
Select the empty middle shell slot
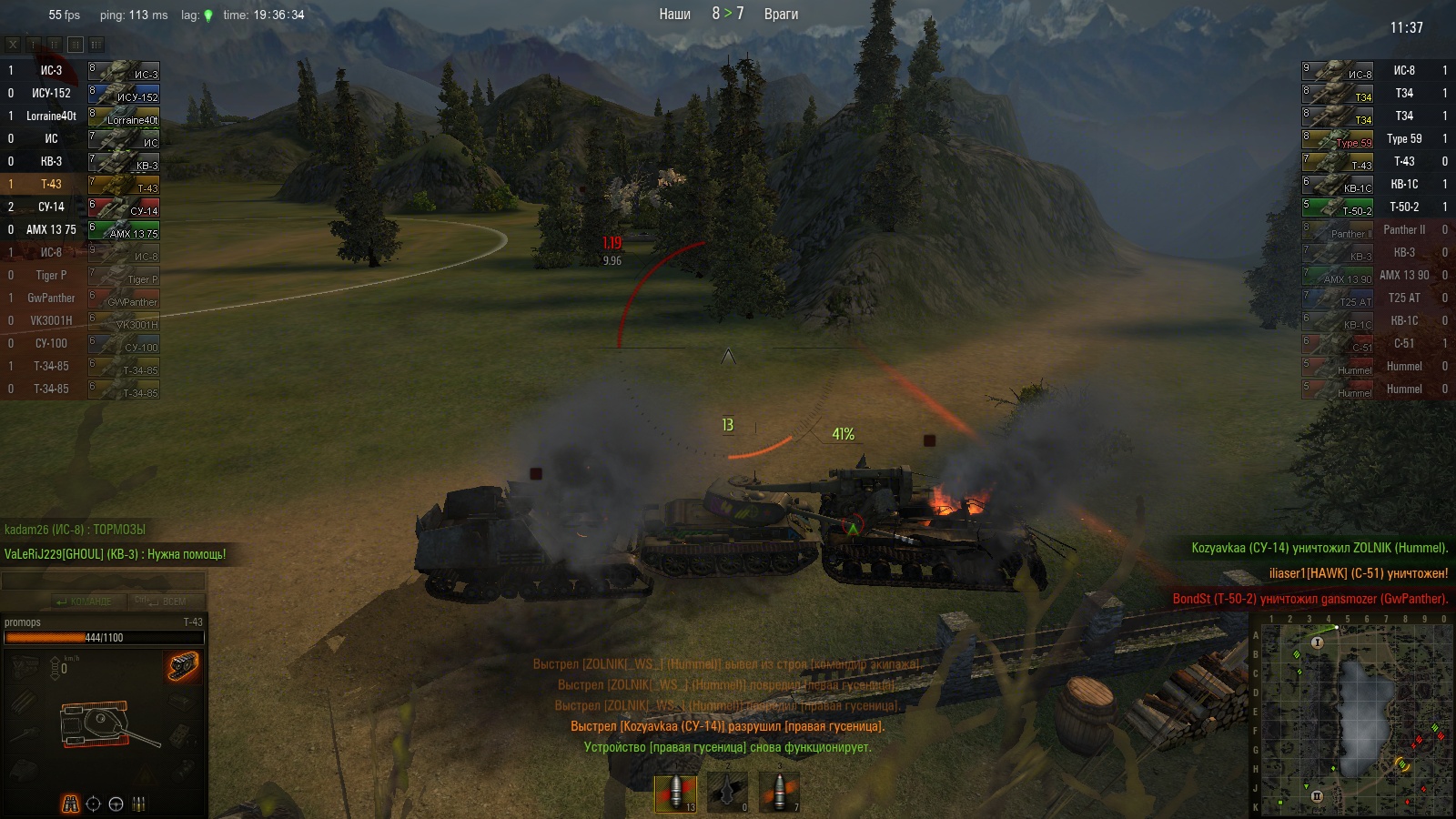coord(727,793)
